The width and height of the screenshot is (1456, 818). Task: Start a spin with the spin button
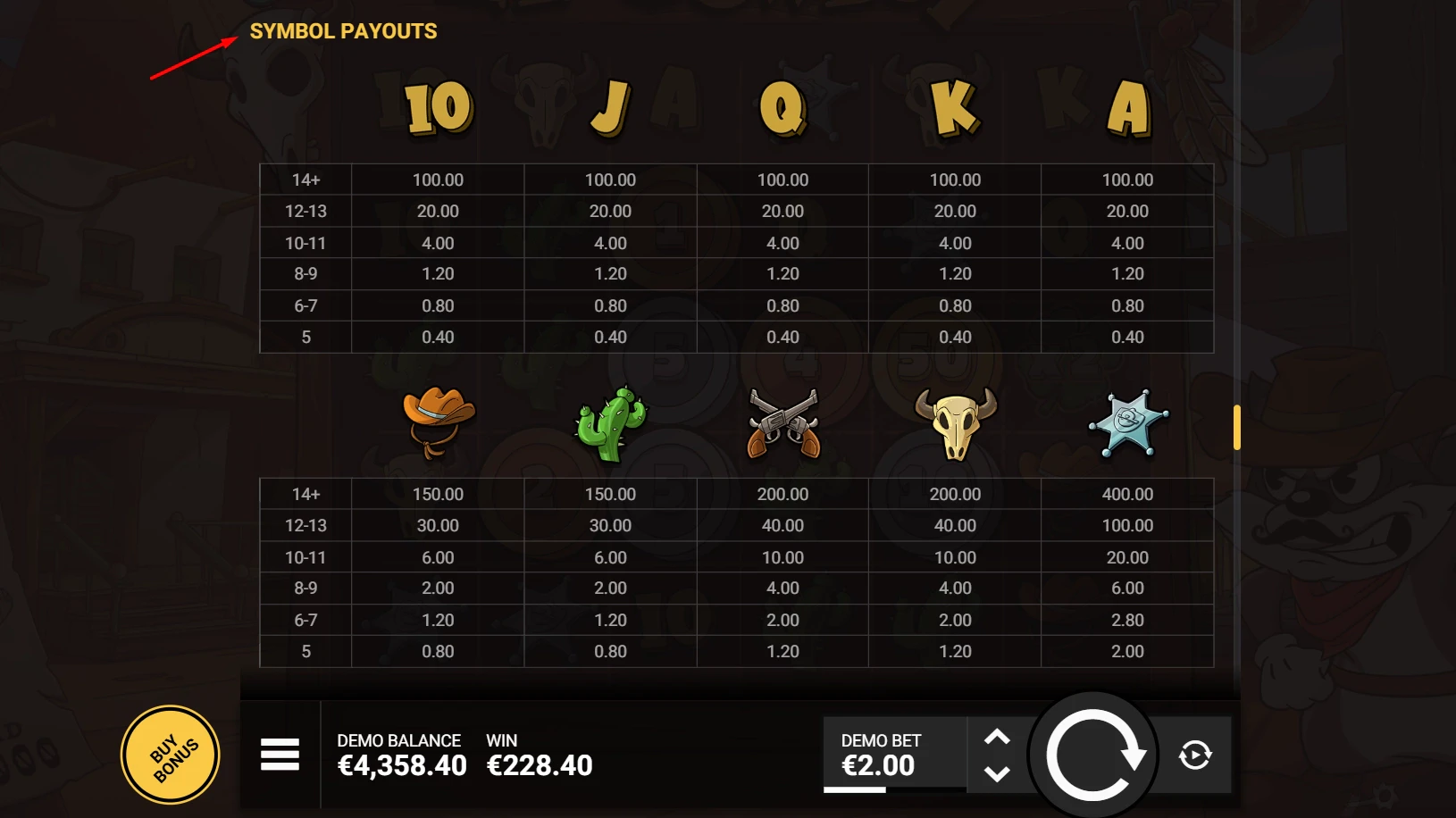(1093, 755)
